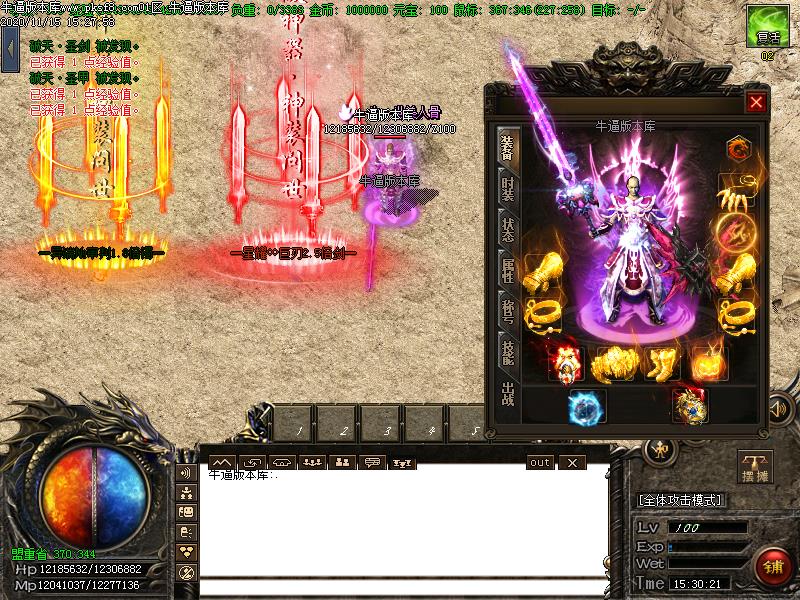The width and height of the screenshot is (800, 600).
Task: Expand the left-edge arrow panel toggle
Action: (x=10, y=50)
